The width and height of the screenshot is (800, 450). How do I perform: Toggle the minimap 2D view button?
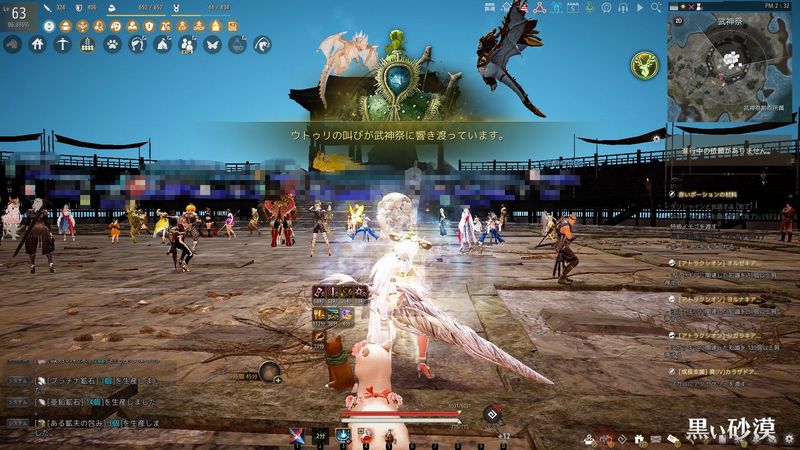click(678, 19)
